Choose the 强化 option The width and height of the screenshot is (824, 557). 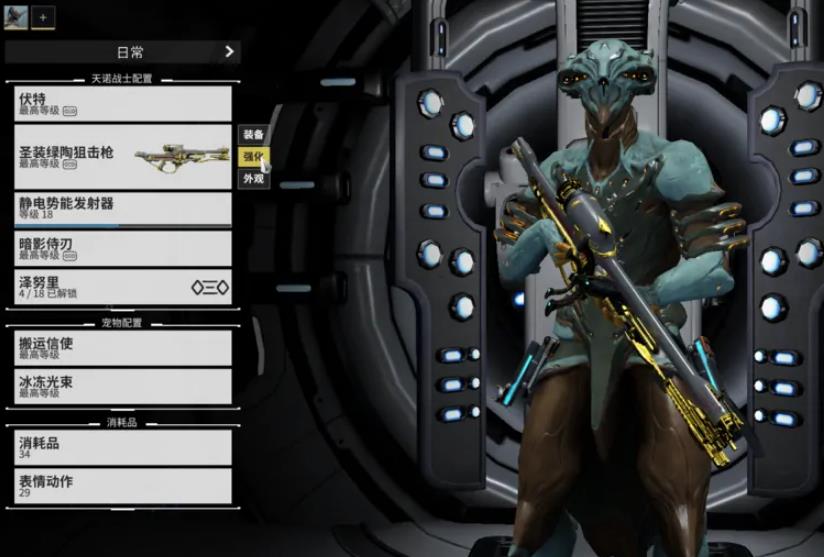coord(253,157)
